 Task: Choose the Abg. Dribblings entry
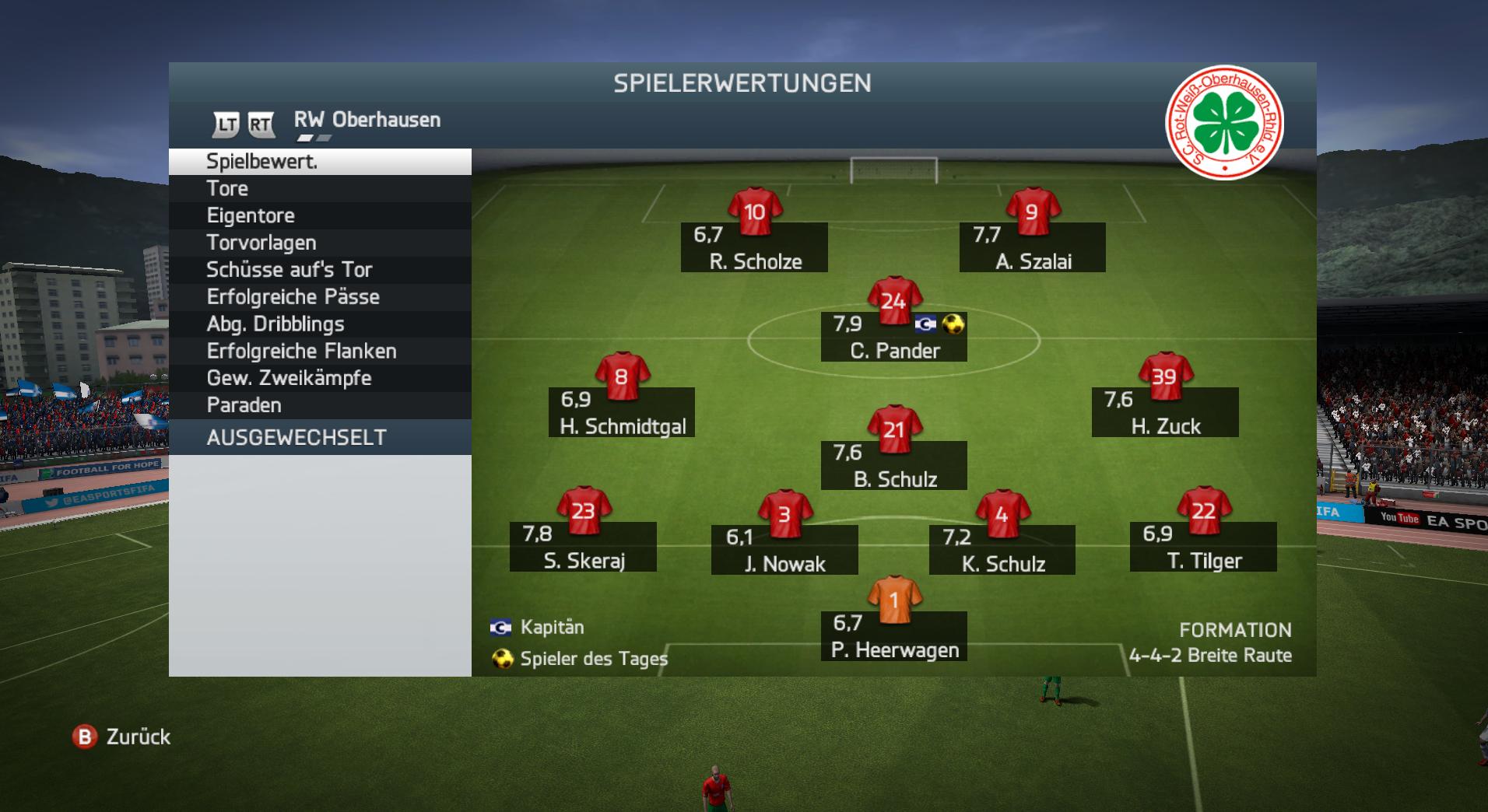(319, 324)
